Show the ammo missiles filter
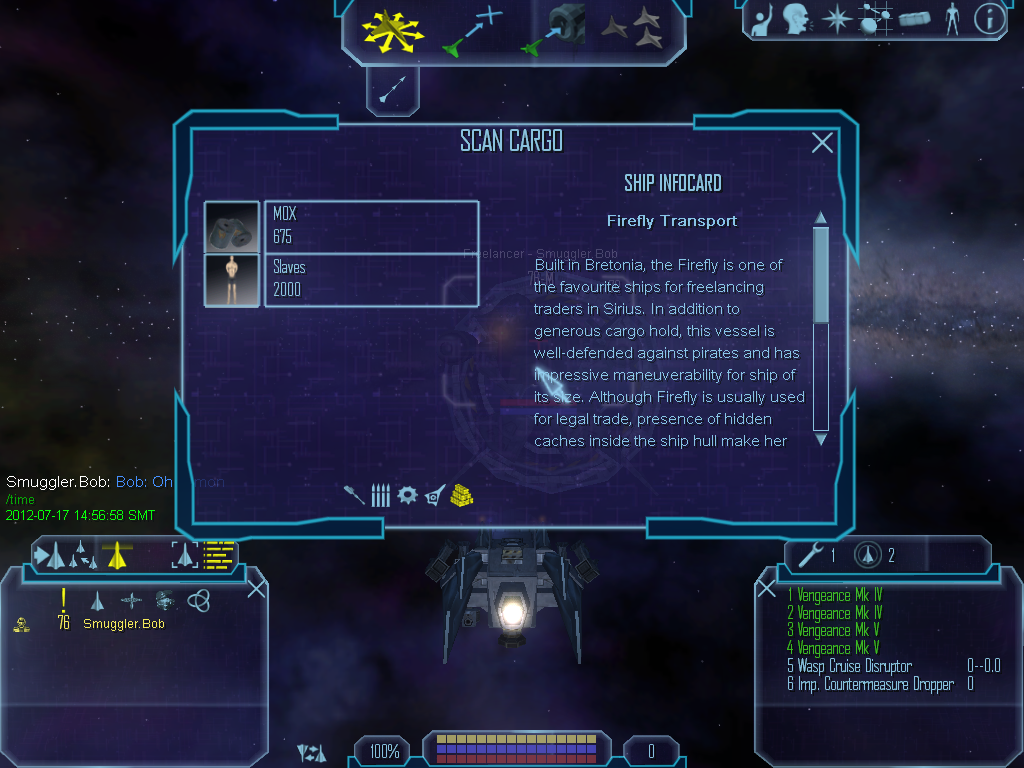Screen dimensions: 1024x768 pyautogui.click(x=380, y=495)
